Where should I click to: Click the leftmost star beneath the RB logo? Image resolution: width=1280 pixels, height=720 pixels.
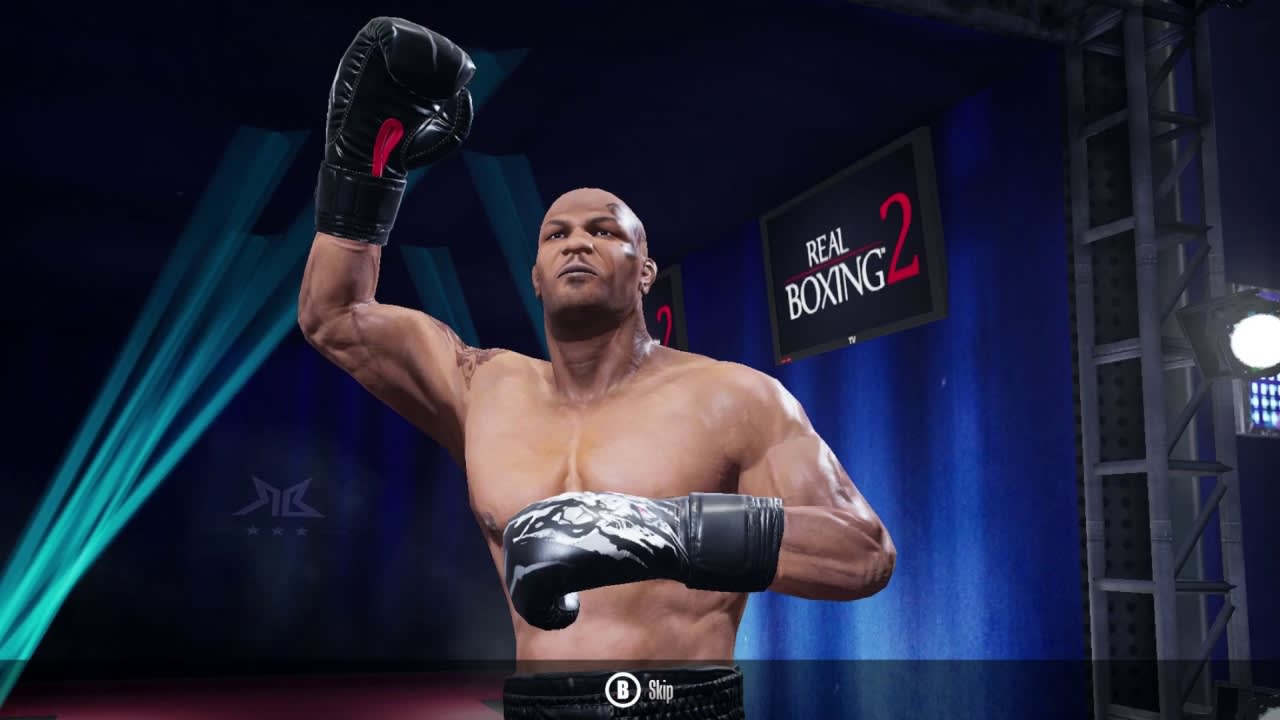[253, 531]
